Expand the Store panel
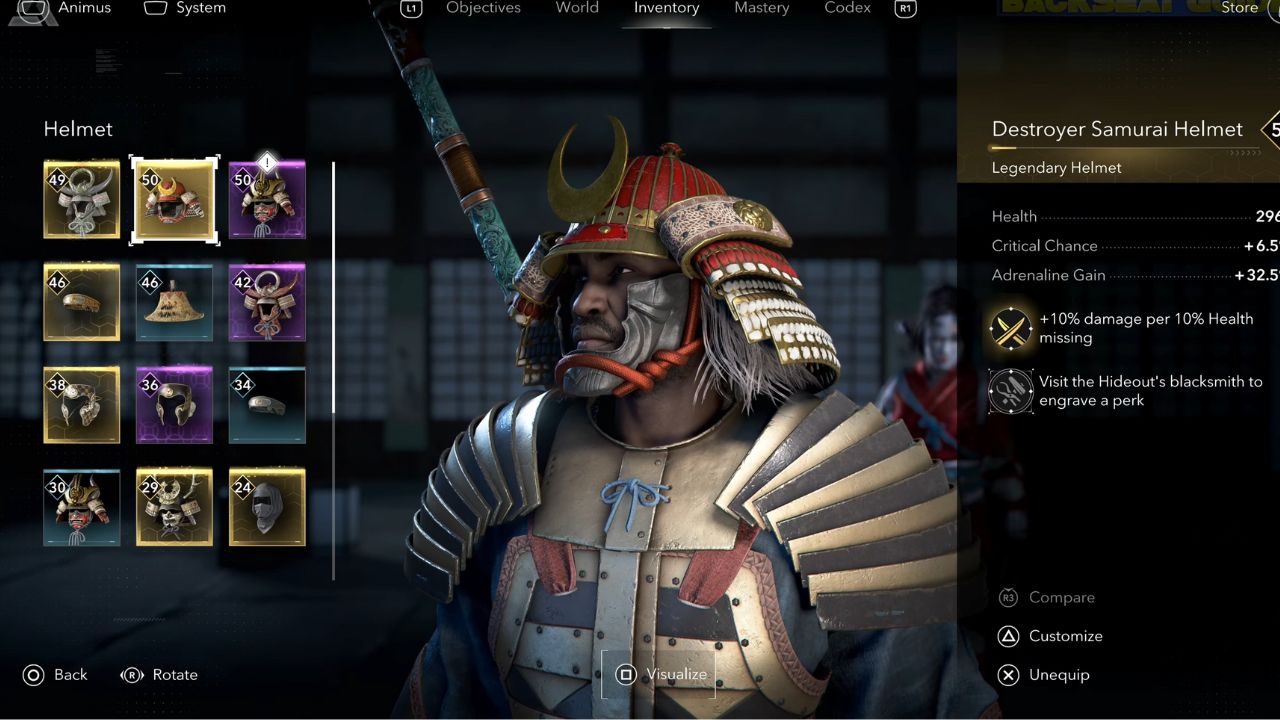This screenshot has width=1280, height=720. [1239, 8]
